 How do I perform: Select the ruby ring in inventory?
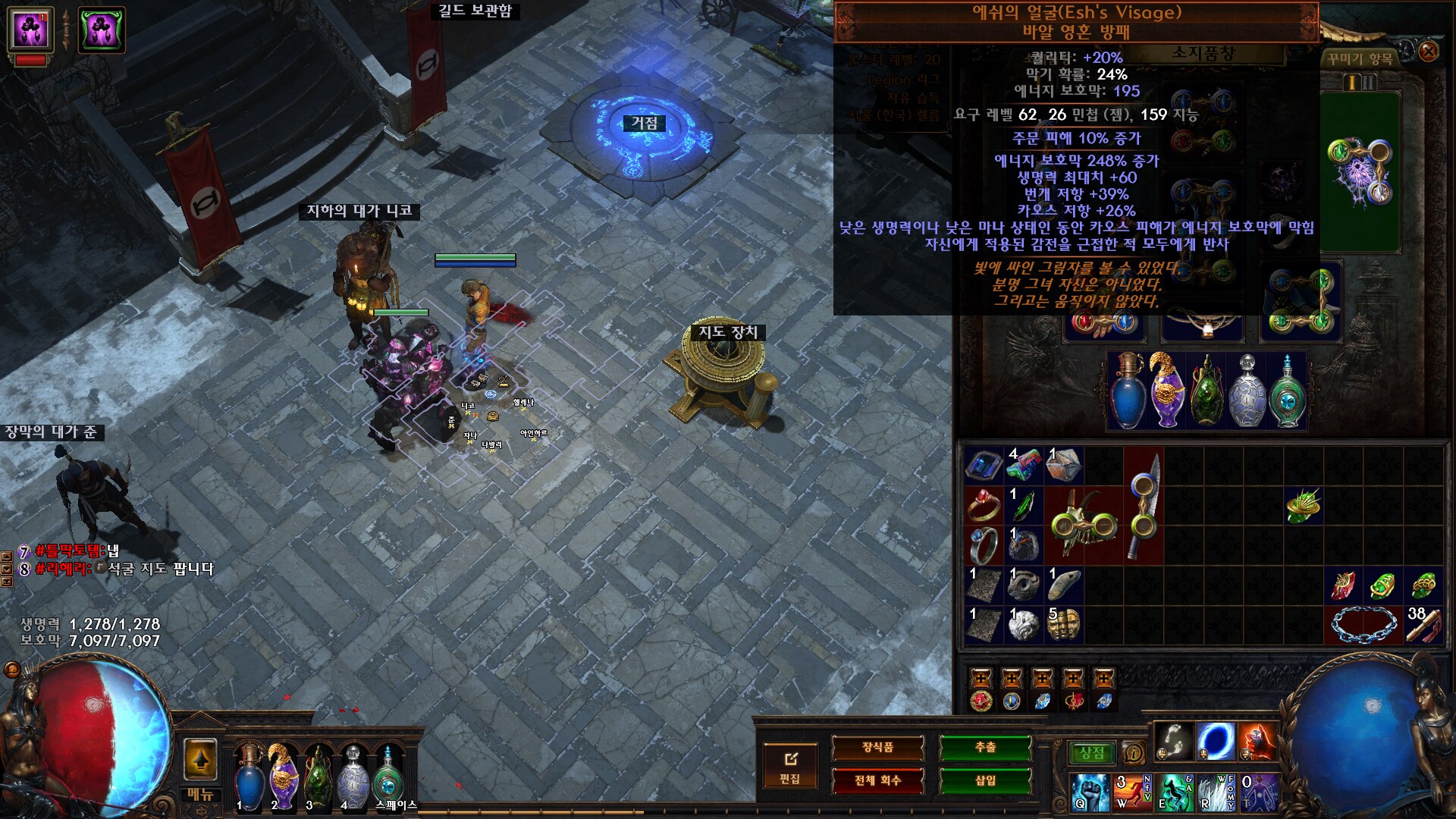(x=984, y=506)
